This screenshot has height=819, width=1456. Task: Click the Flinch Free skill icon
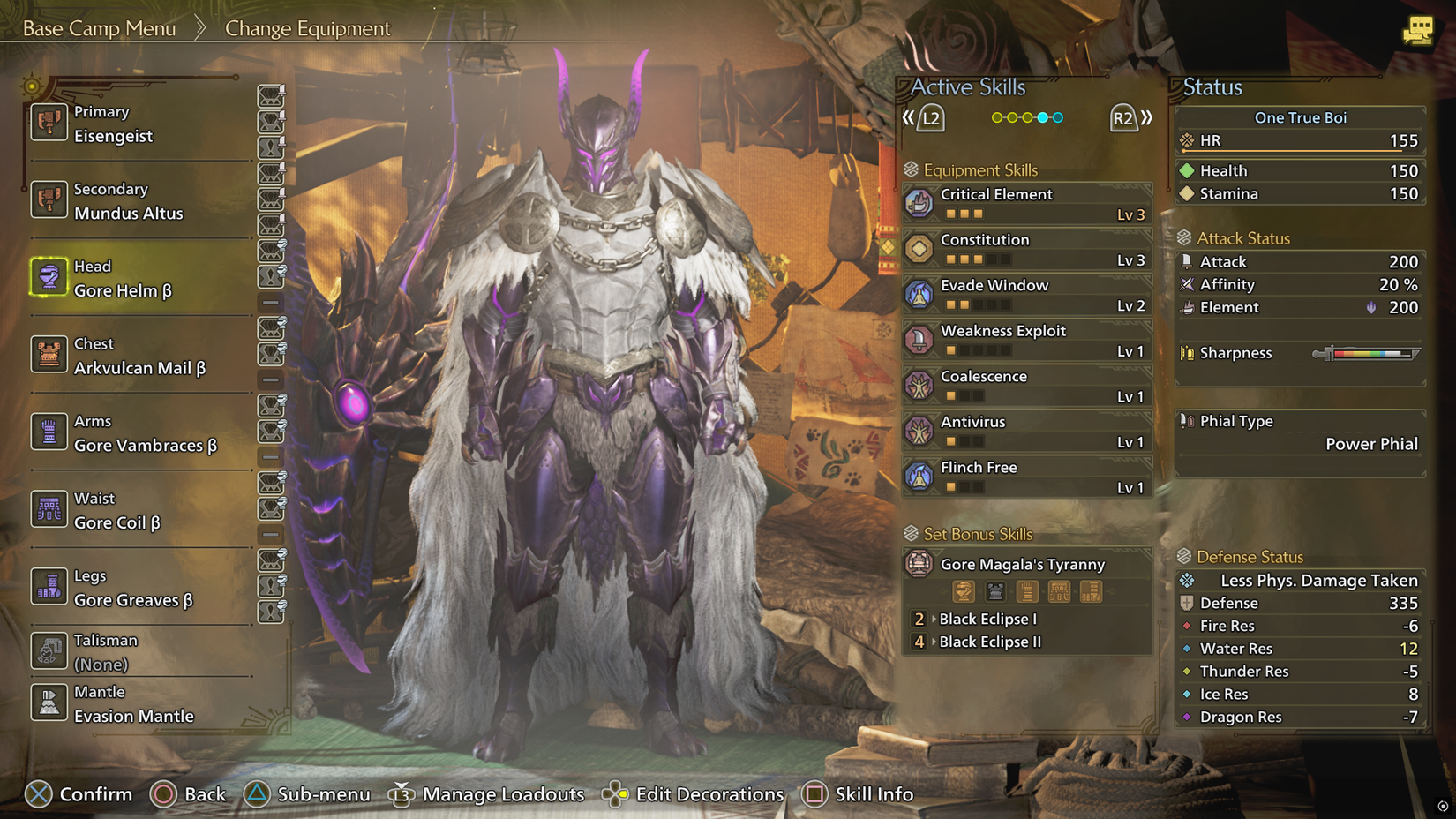920,477
